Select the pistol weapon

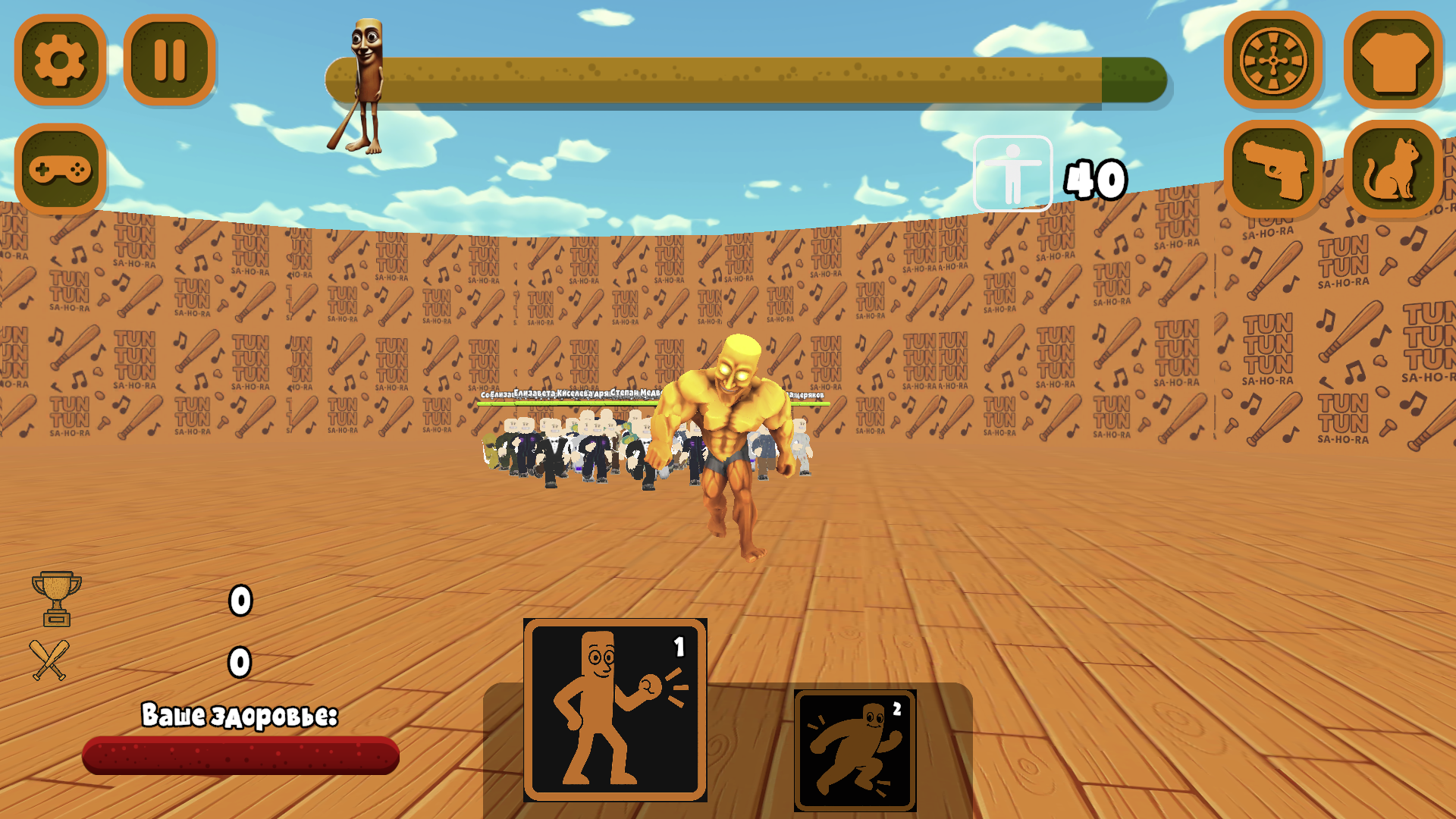pyautogui.click(x=1272, y=171)
